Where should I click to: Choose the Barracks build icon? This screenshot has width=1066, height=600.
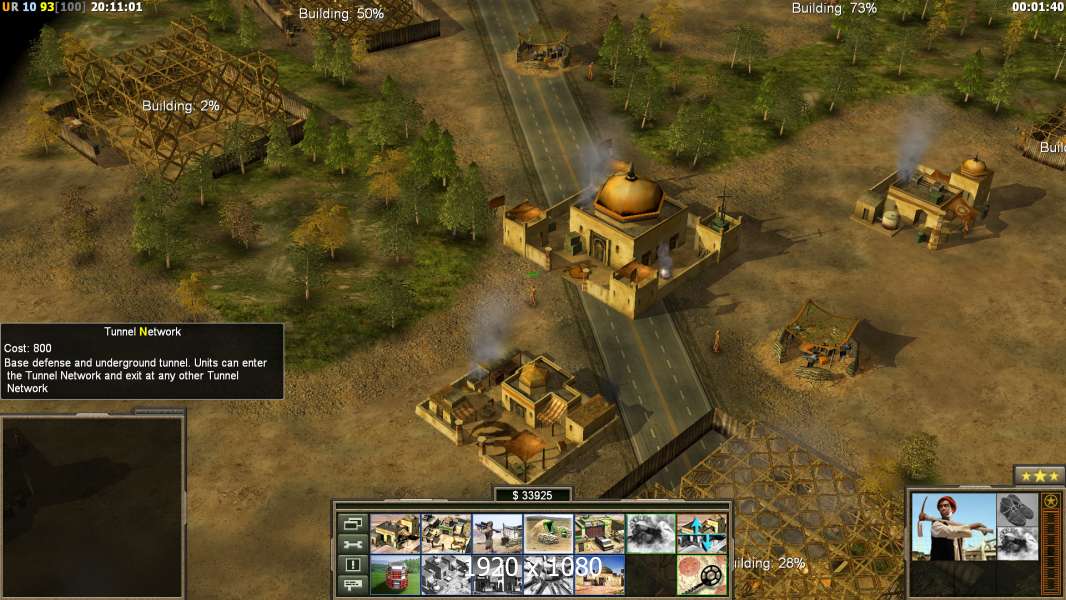446,533
